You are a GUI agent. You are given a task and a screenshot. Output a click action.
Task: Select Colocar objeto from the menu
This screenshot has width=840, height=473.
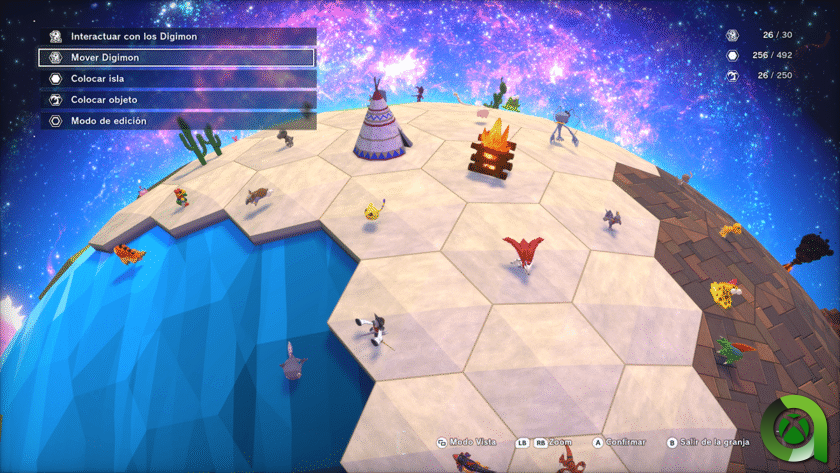point(176,100)
